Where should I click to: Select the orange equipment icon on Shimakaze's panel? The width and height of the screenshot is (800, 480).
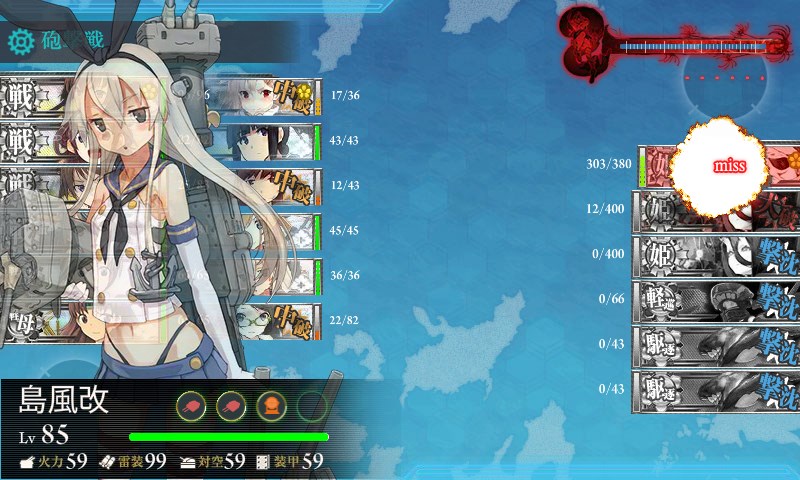(x=271, y=404)
